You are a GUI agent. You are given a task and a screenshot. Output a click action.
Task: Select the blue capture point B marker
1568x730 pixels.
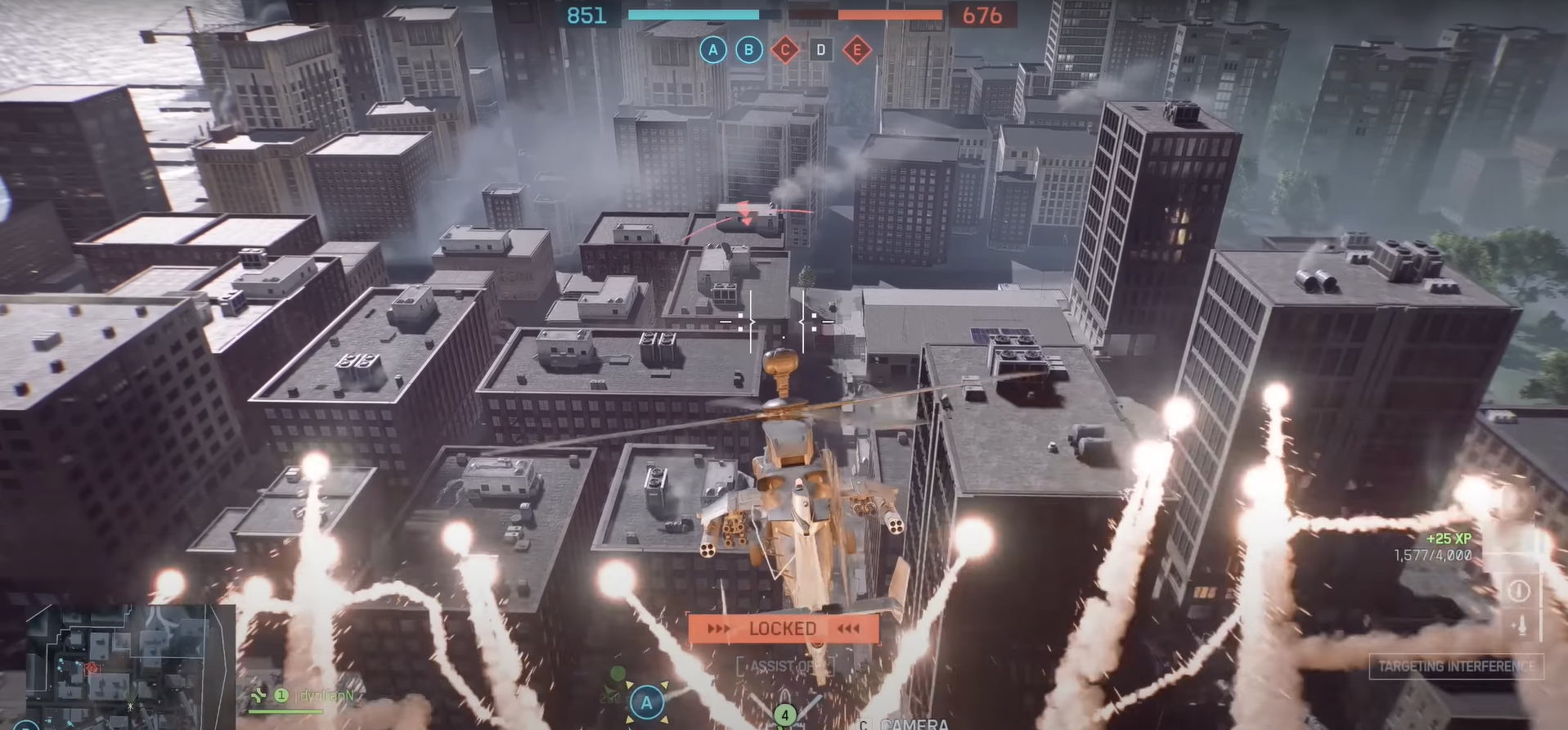click(748, 50)
